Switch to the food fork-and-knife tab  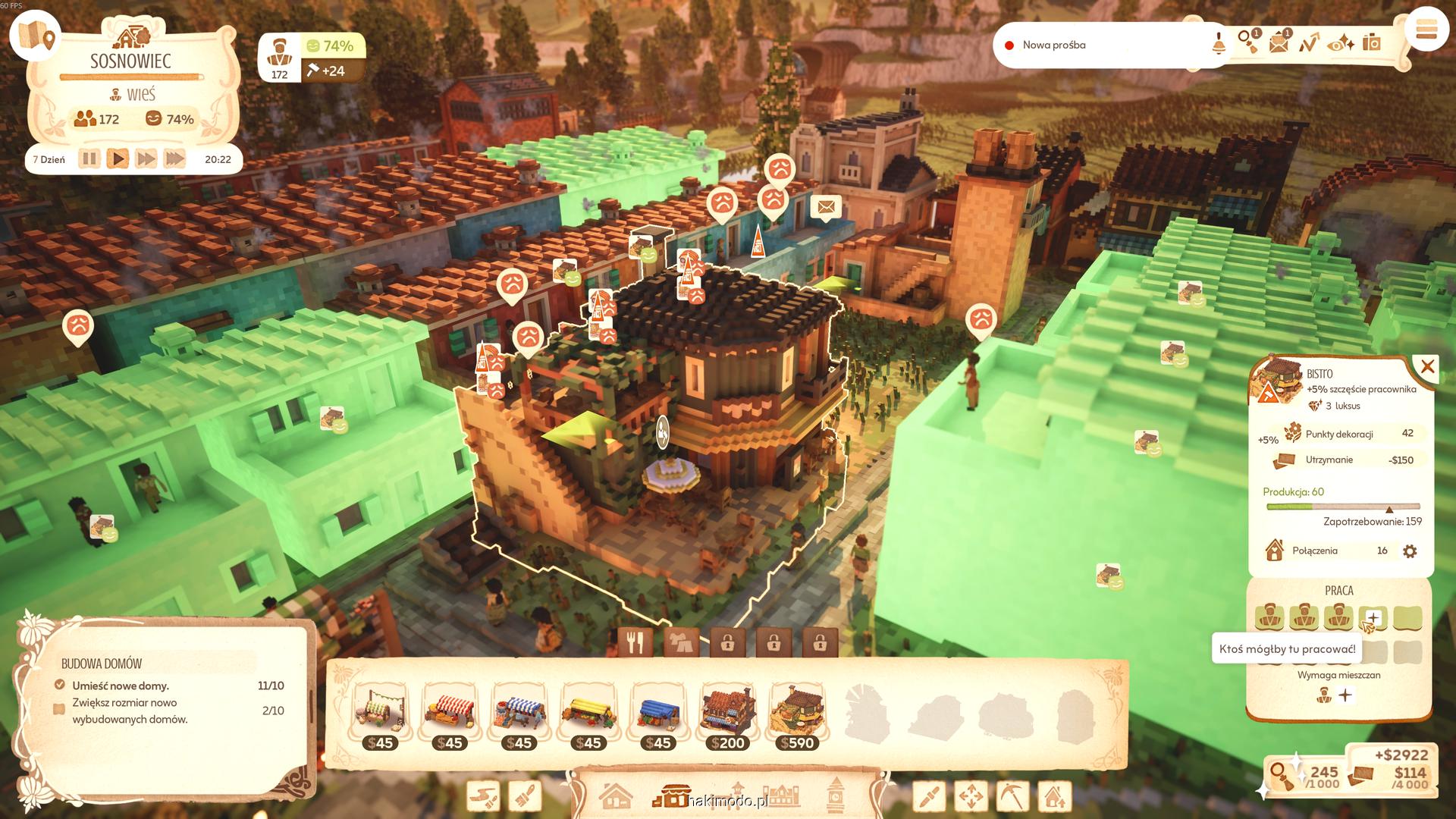click(635, 643)
